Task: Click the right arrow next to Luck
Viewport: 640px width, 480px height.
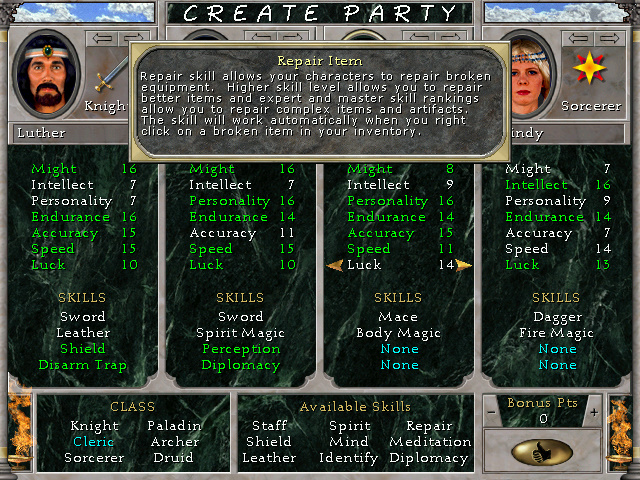Action: click(x=464, y=265)
